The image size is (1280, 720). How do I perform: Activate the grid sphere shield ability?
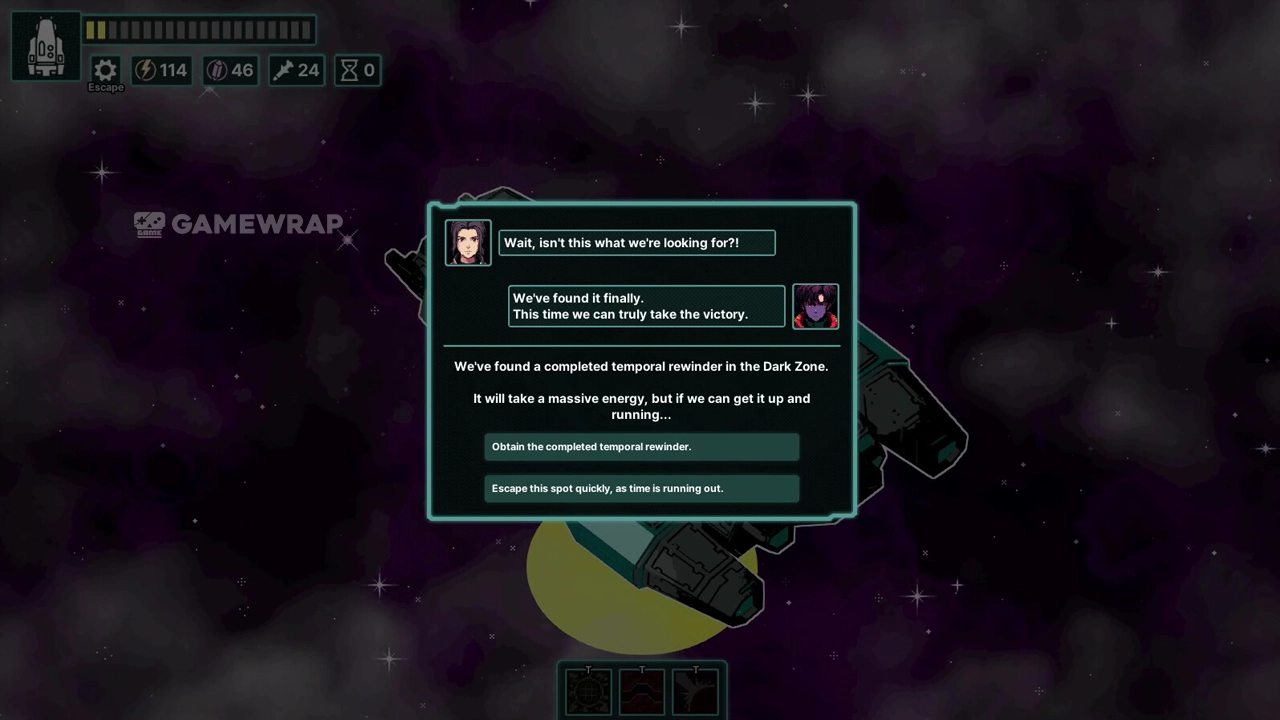[x=588, y=691]
